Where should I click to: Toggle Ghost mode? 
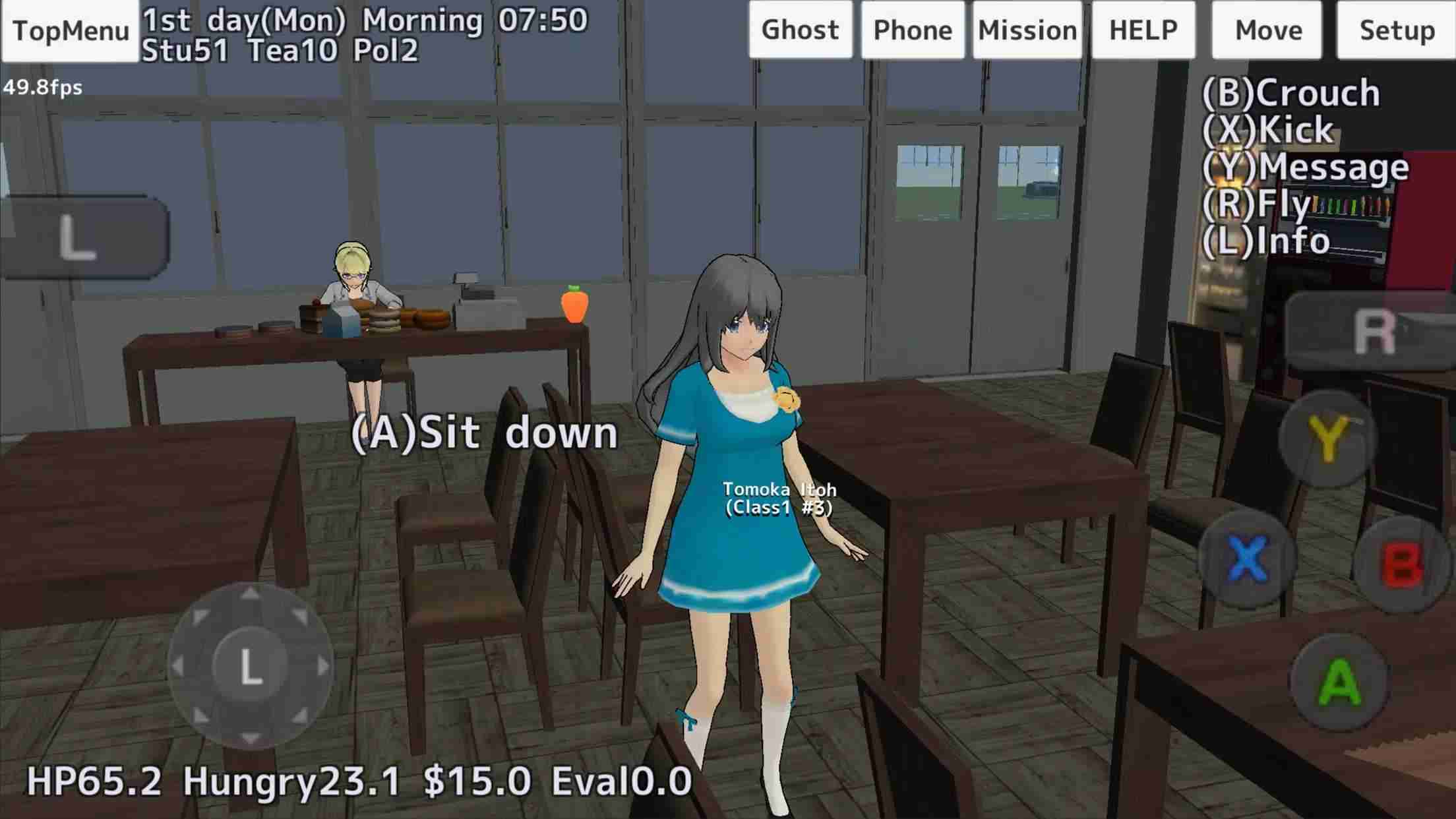[800, 29]
